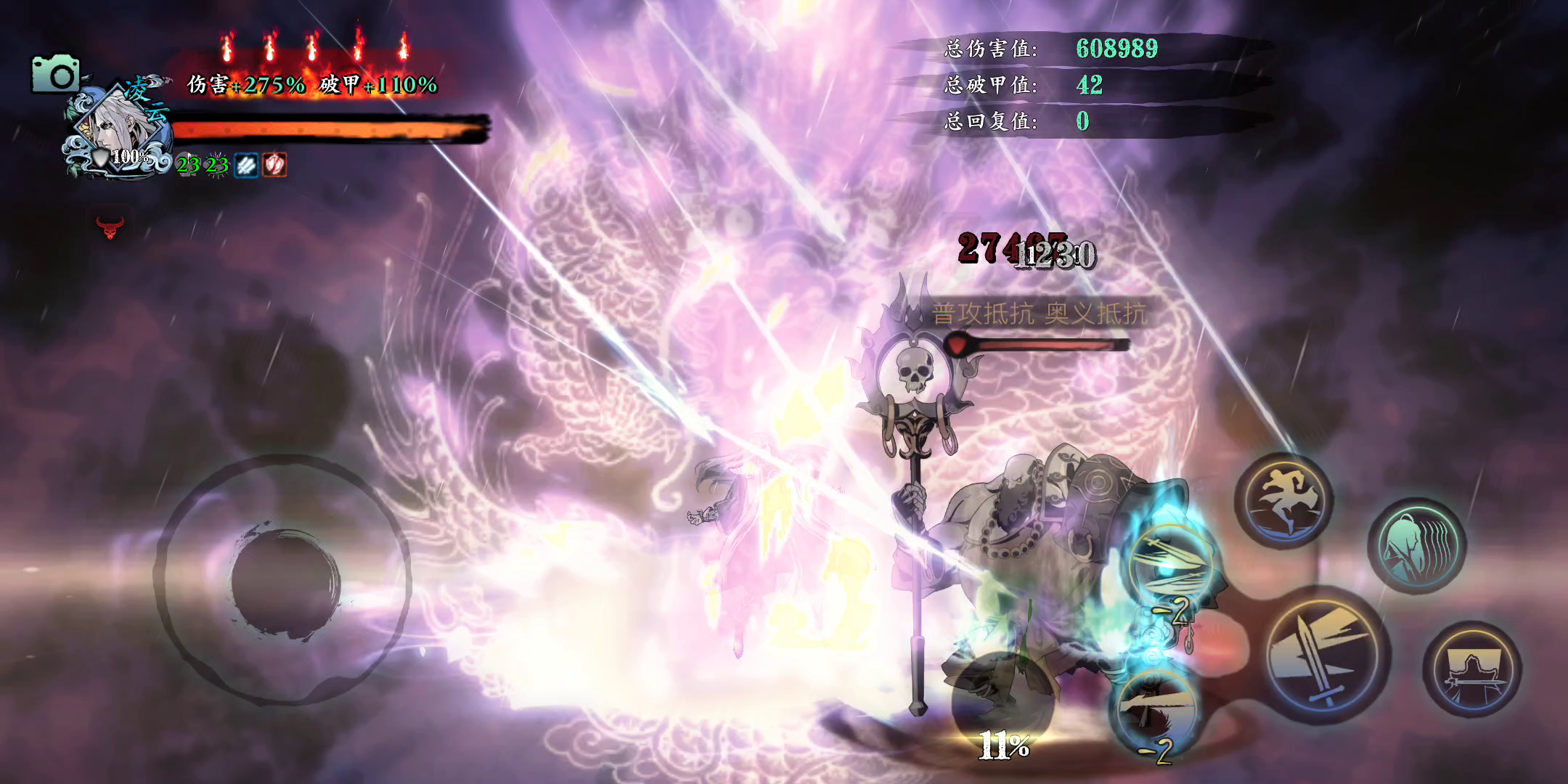Activate the seated swordsman skill button

click(x=1471, y=669)
